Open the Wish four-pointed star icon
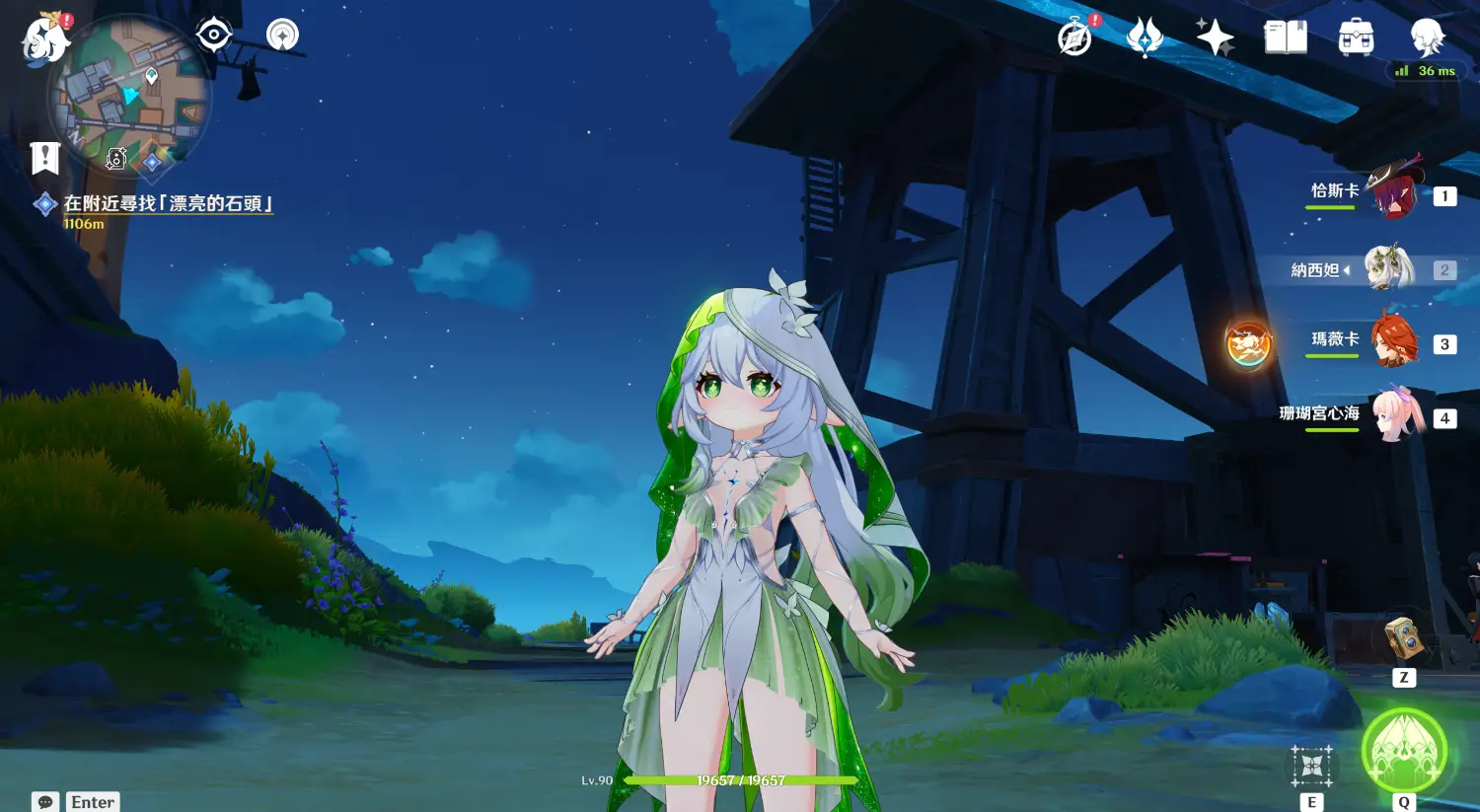The image size is (1480, 812). click(1215, 37)
